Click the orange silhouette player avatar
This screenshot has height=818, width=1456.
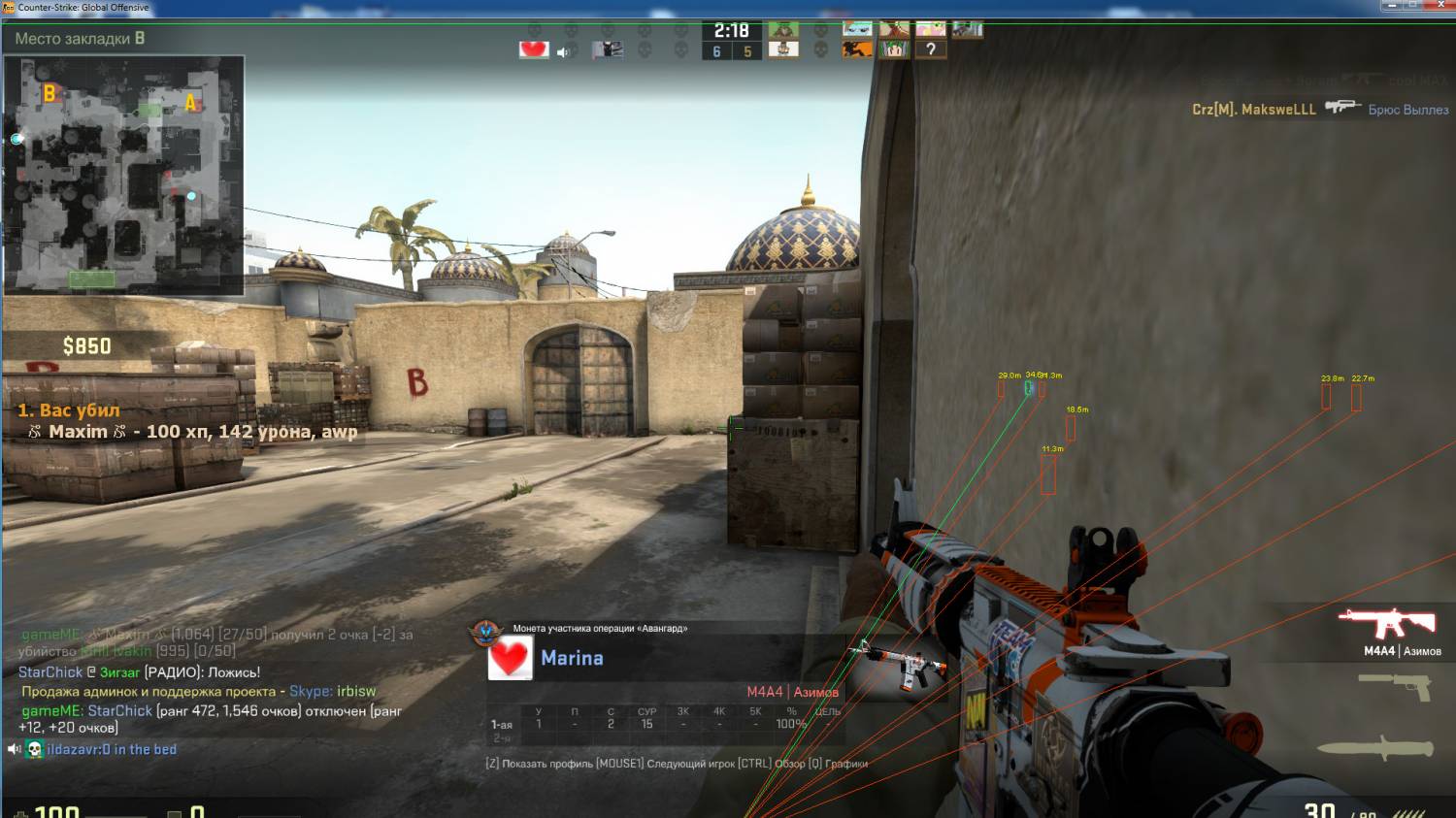click(857, 49)
